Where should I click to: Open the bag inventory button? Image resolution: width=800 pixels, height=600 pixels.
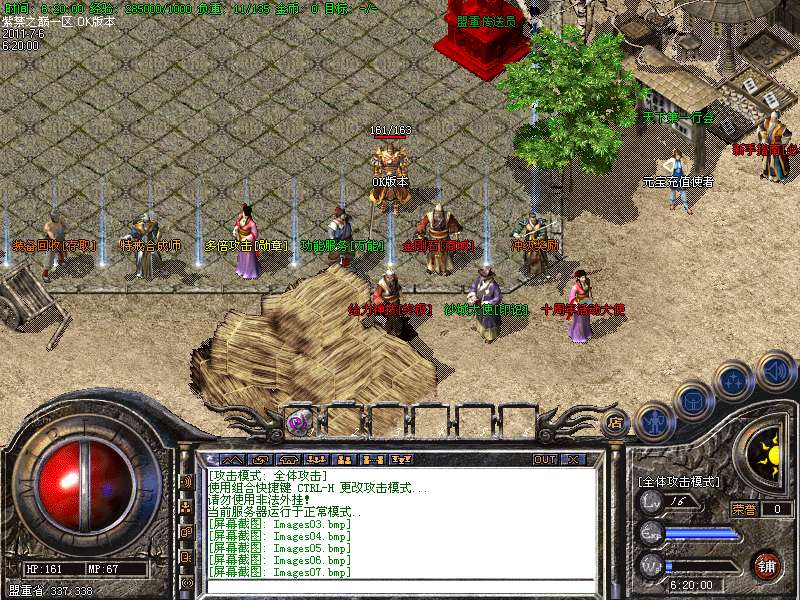693,400
